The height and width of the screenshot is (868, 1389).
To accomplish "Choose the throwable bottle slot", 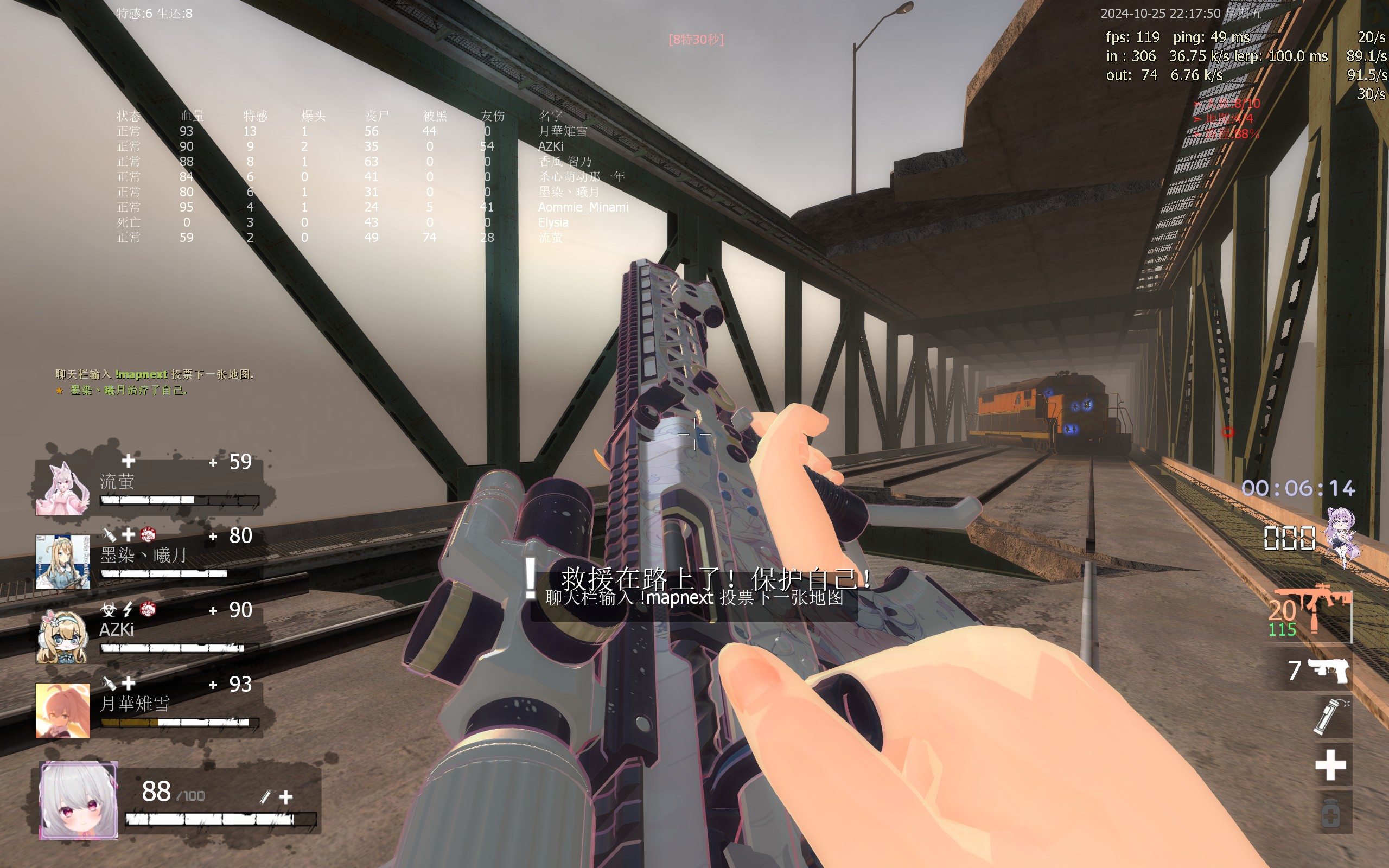I will click(x=1330, y=717).
